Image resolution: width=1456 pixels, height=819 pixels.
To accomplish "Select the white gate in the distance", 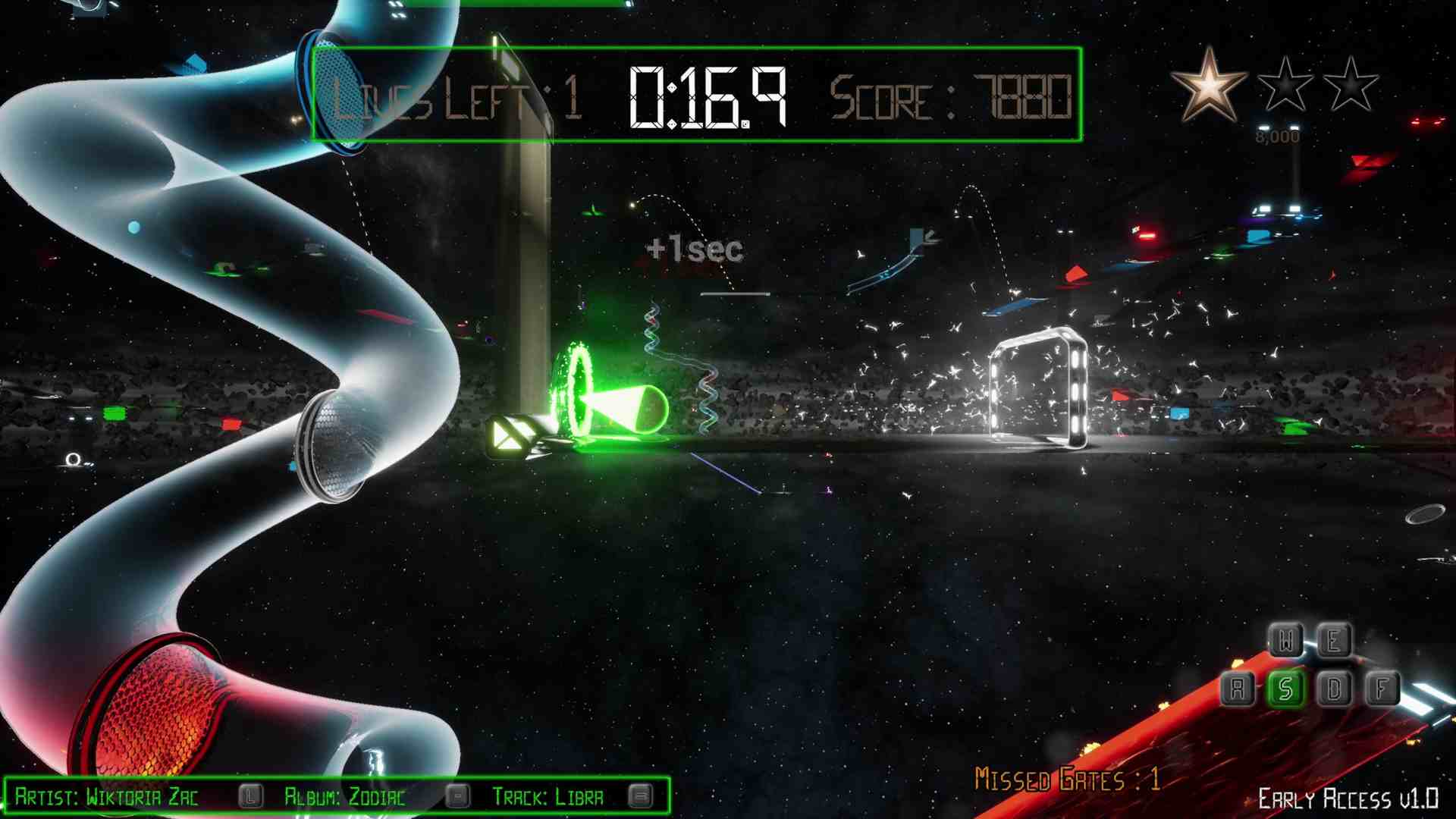I will (x=1039, y=387).
